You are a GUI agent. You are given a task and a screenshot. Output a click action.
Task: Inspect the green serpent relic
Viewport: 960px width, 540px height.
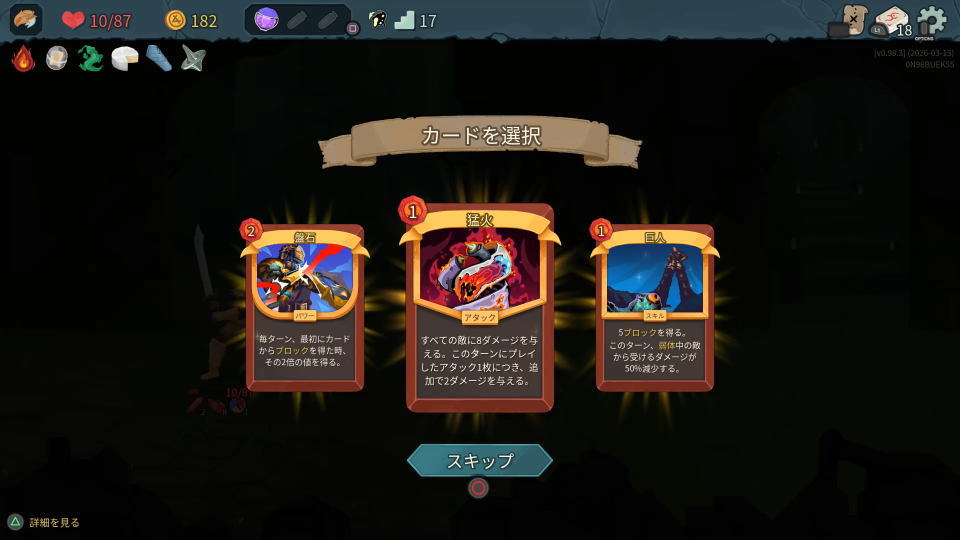click(x=91, y=58)
